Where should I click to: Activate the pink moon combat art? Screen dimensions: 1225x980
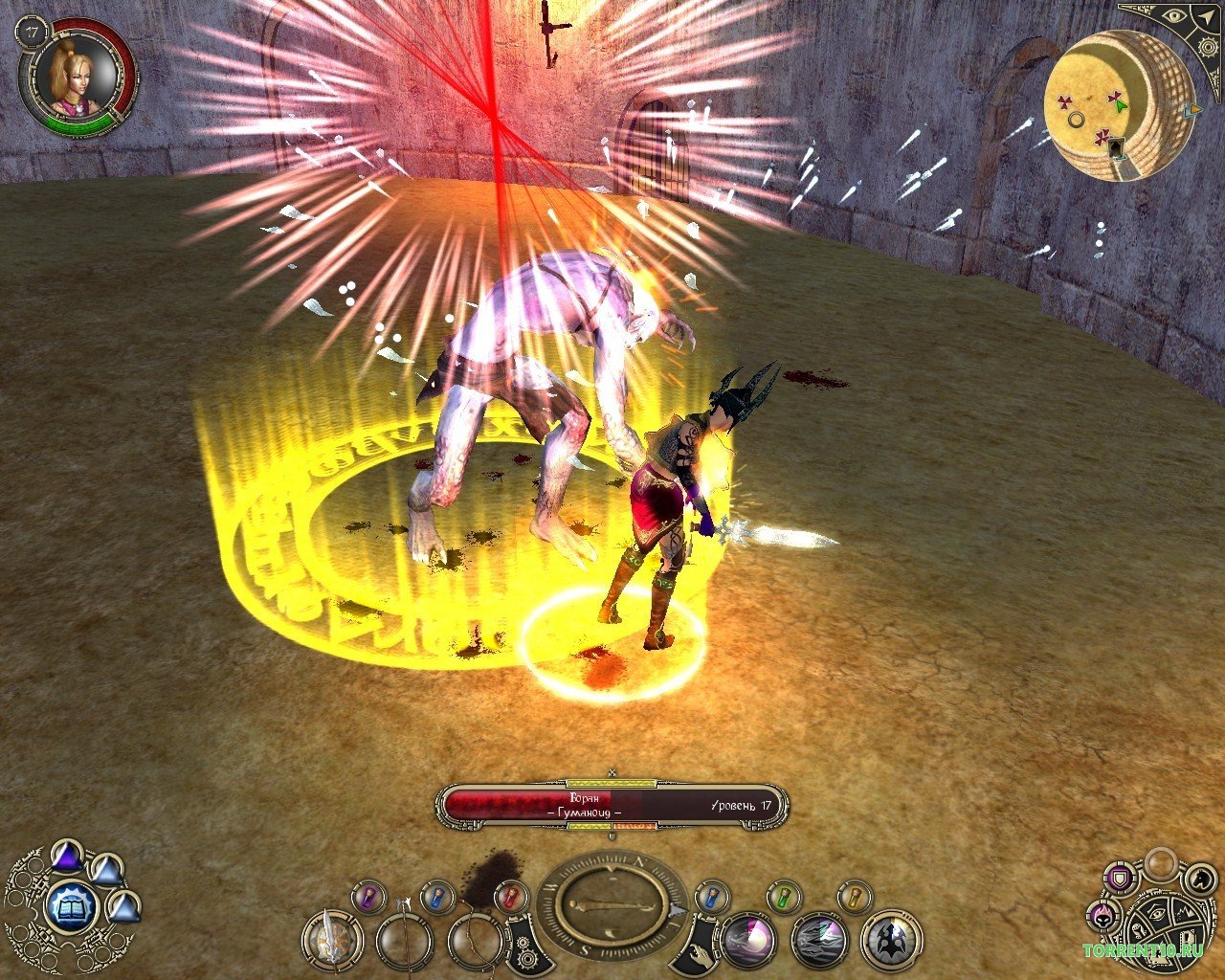[748, 941]
